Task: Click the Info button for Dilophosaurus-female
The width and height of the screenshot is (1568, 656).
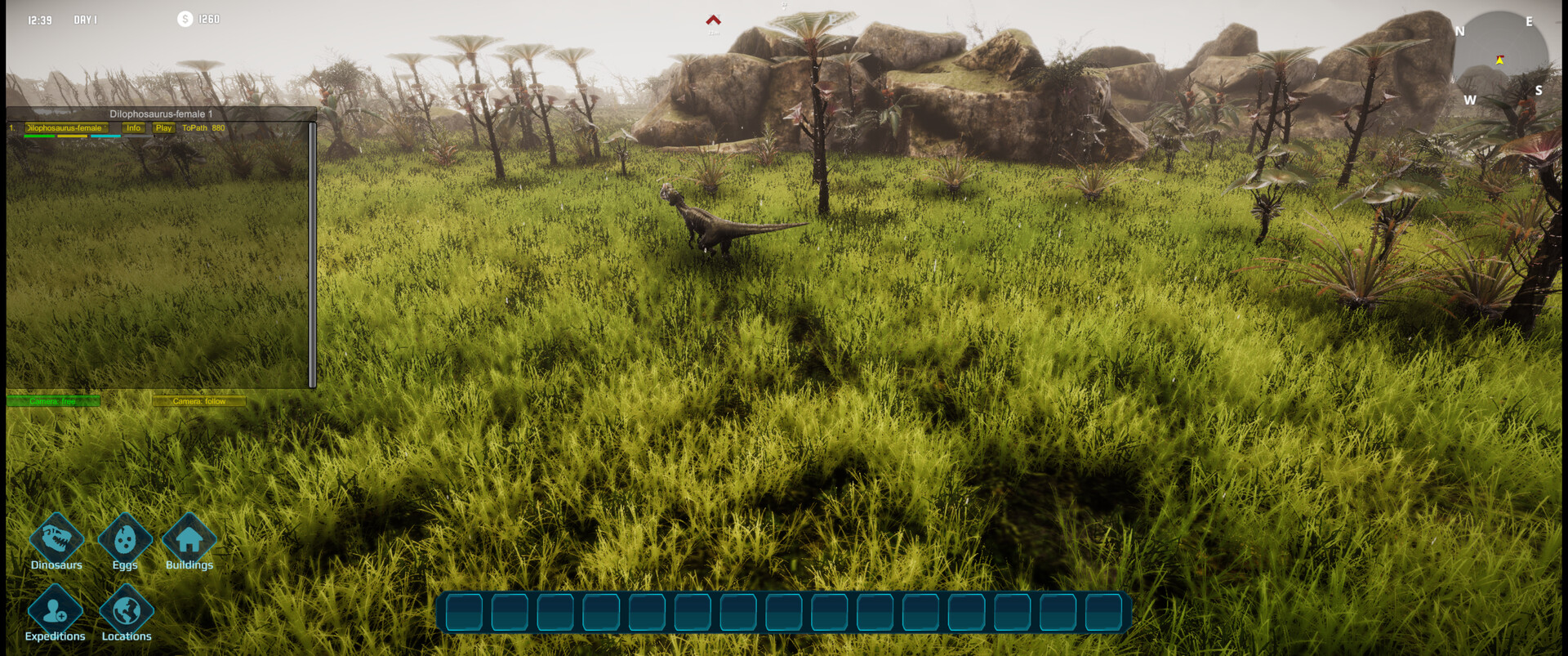Action: (x=133, y=128)
